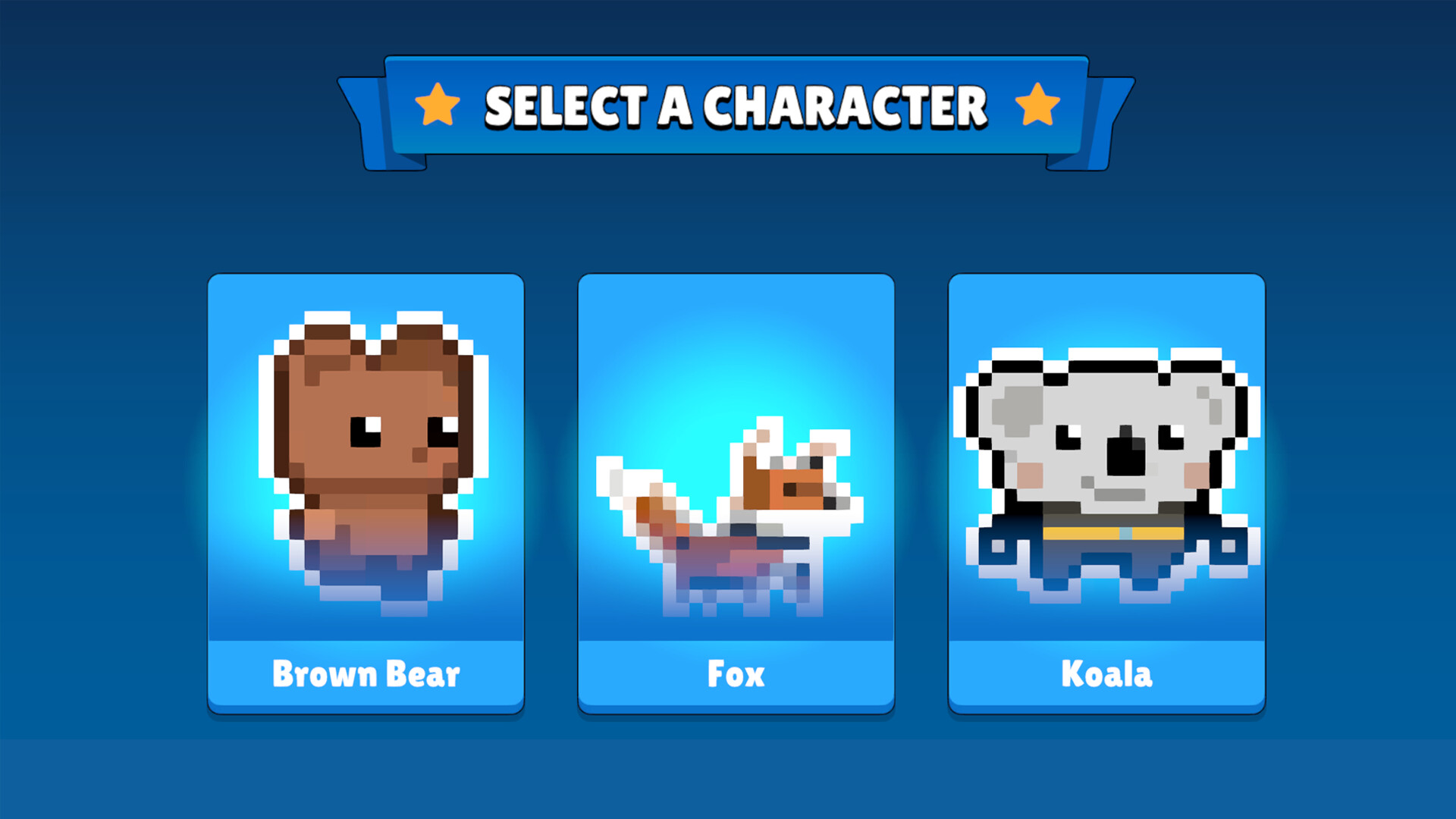The height and width of the screenshot is (819, 1456).
Task: Click the Fox name label
Action: click(x=734, y=673)
